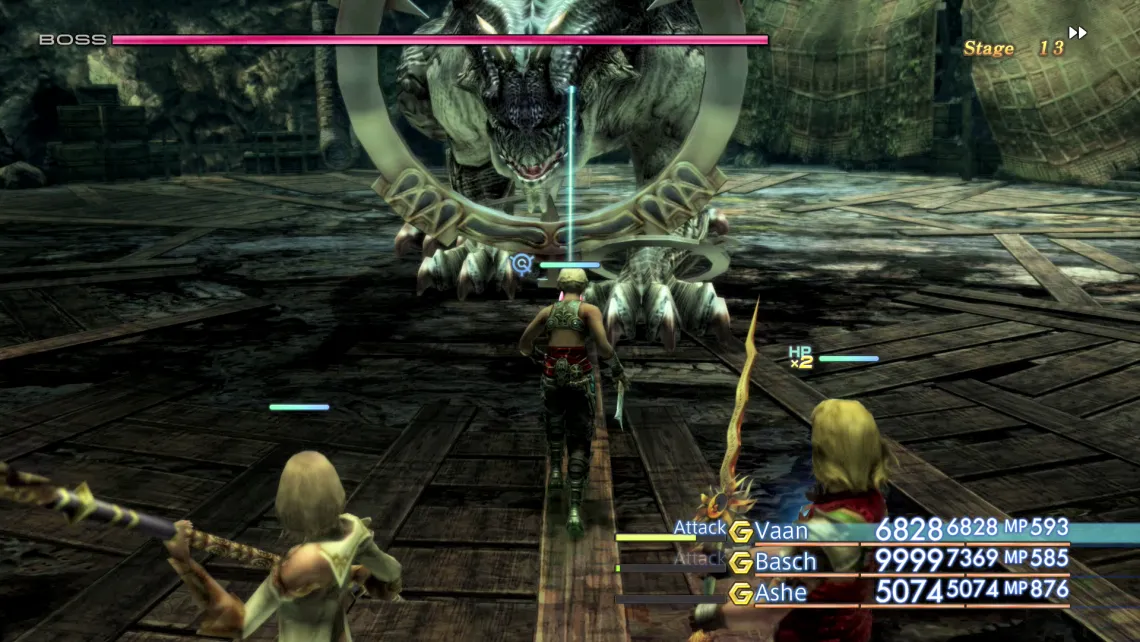The image size is (1140, 642).
Task: Select Ashe in the party list
Action: pos(781,593)
